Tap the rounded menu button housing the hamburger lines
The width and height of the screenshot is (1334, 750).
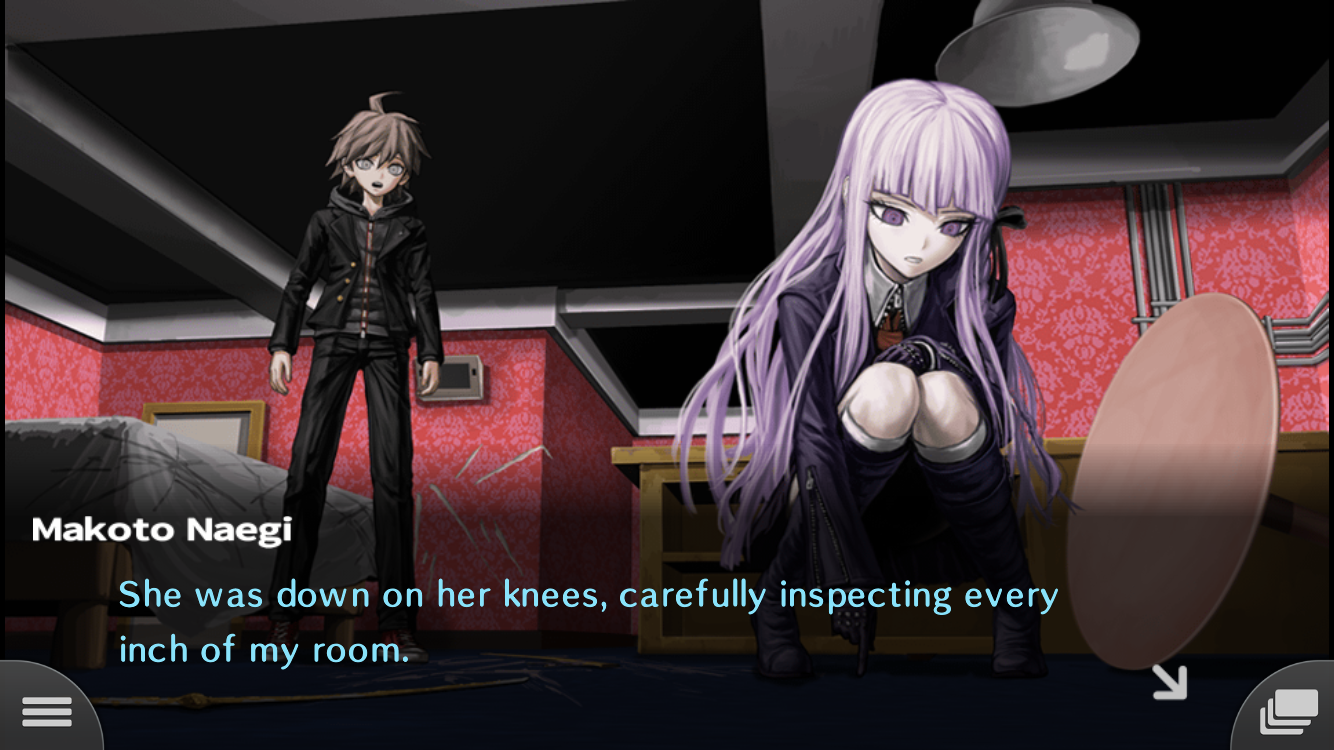coord(47,710)
